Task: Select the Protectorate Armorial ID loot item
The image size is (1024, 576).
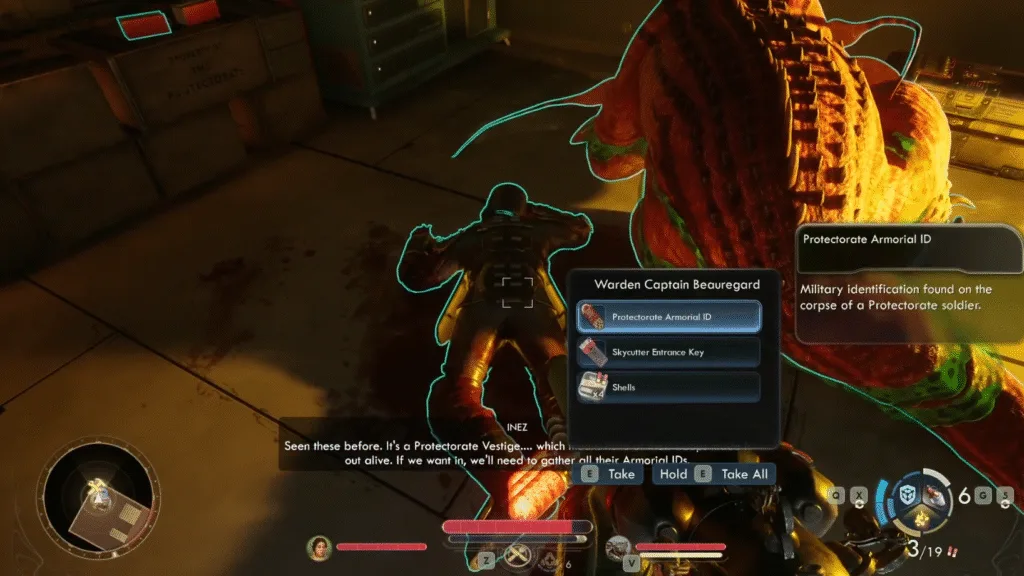Action: [668, 317]
